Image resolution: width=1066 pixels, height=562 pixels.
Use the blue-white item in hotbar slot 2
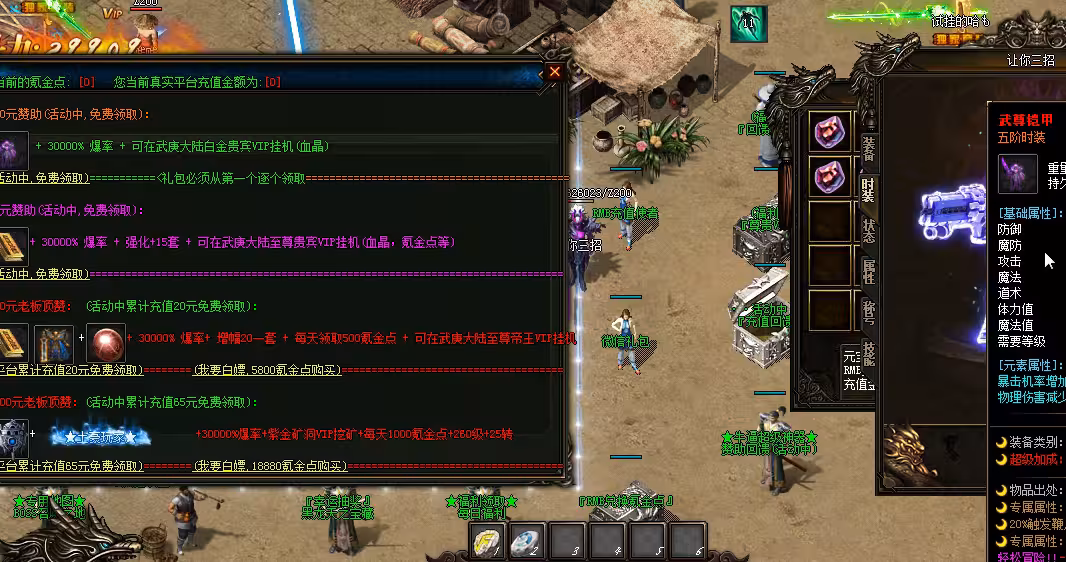pos(527,541)
